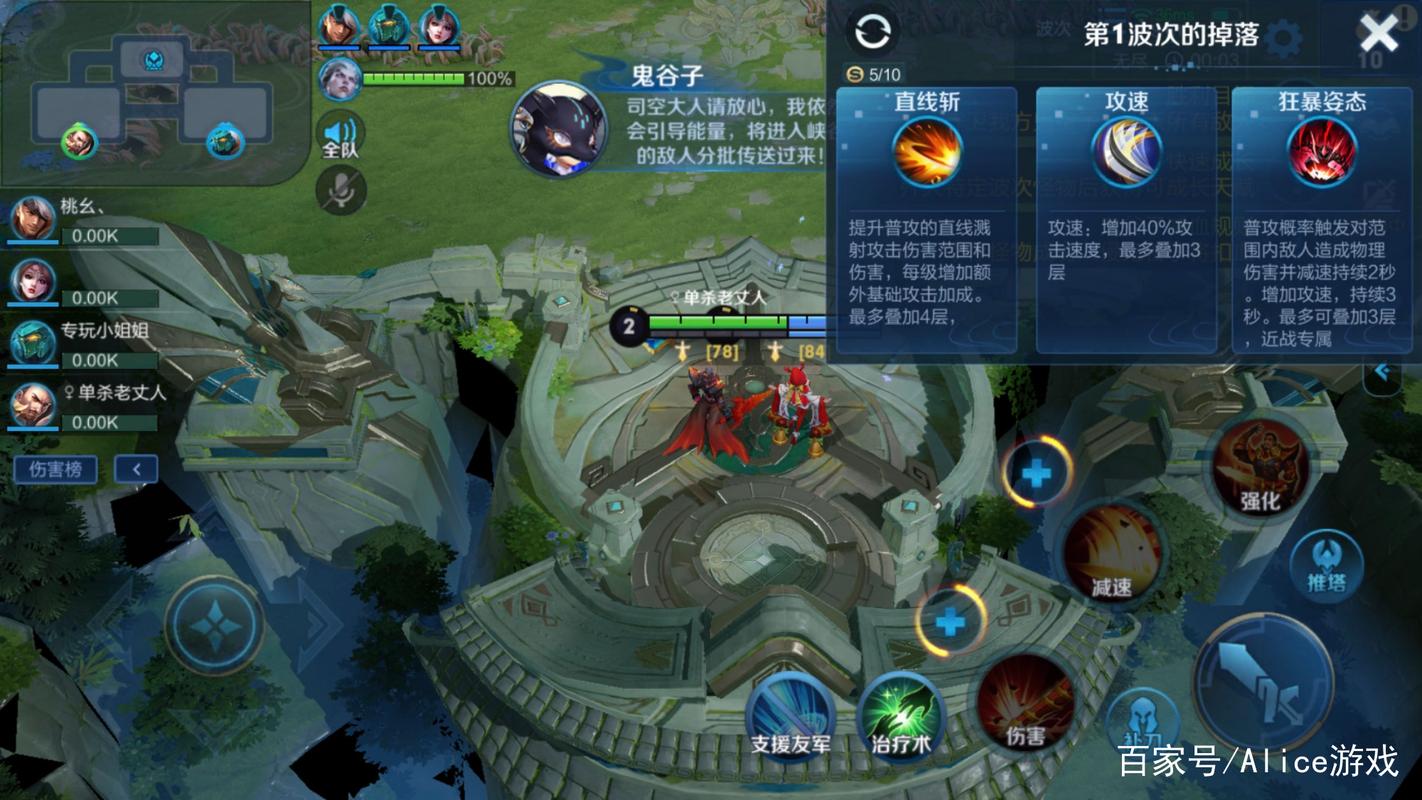Toggle the refresh icon on drop panel

tap(873, 31)
